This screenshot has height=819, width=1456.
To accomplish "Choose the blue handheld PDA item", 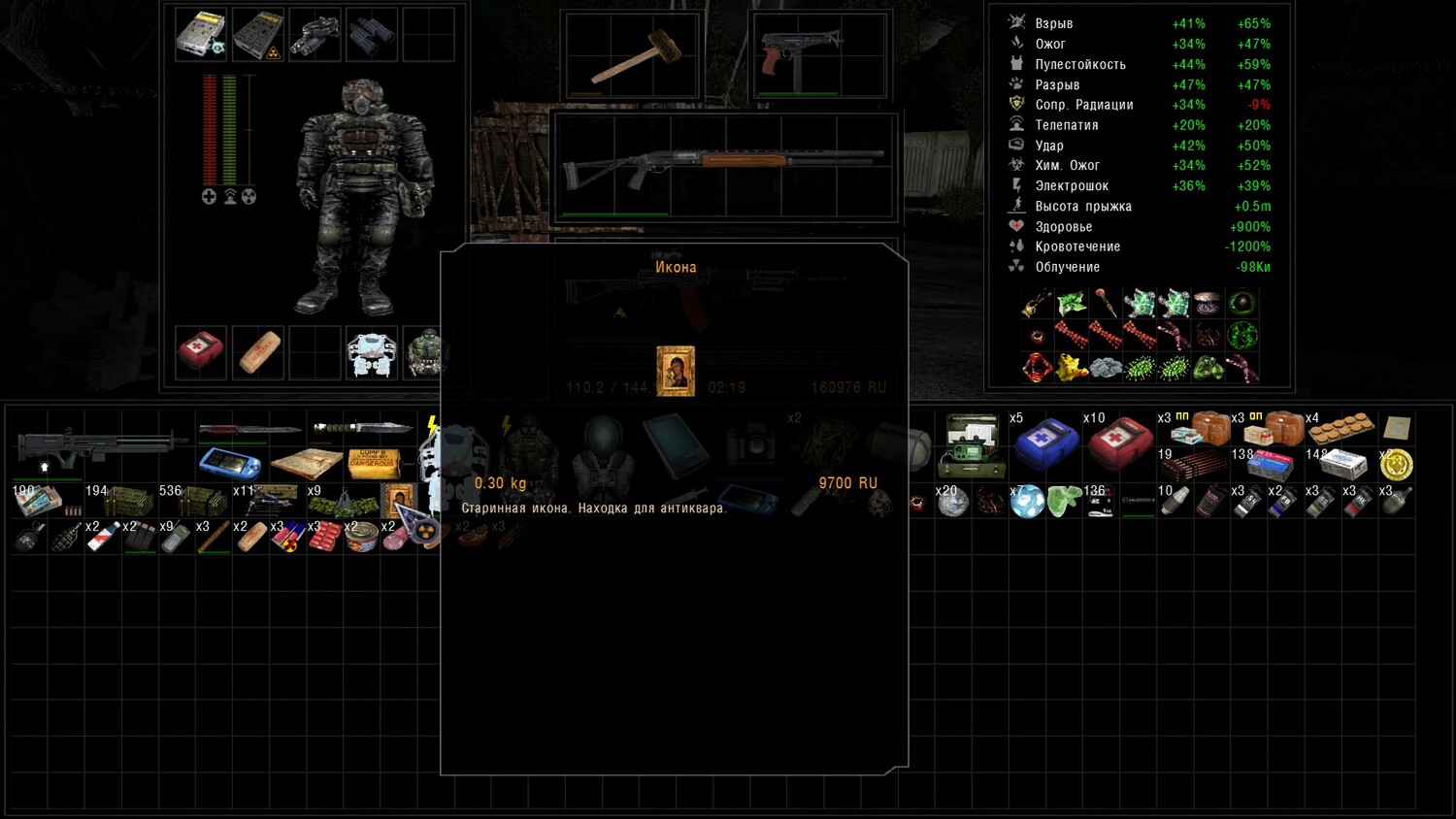I will (229, 463).
